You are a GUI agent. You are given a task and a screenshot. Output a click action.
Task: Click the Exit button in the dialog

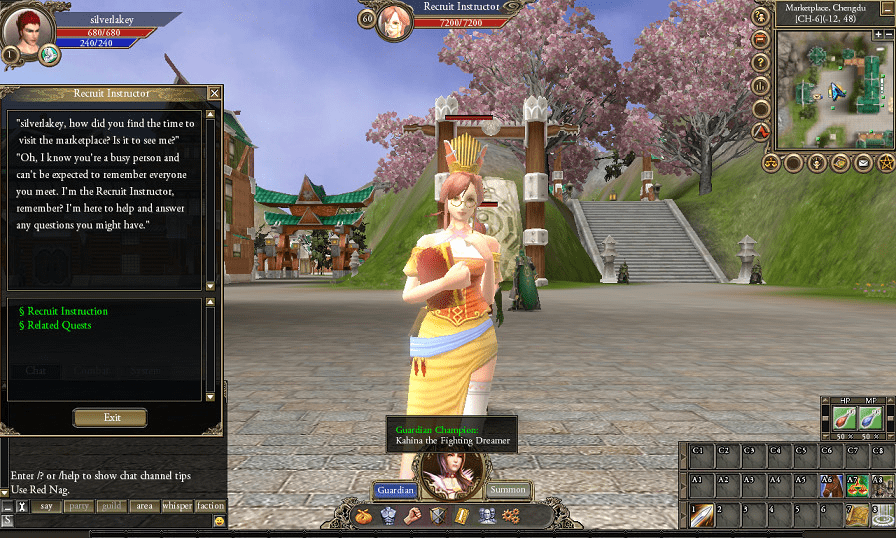tap(110, 418)
